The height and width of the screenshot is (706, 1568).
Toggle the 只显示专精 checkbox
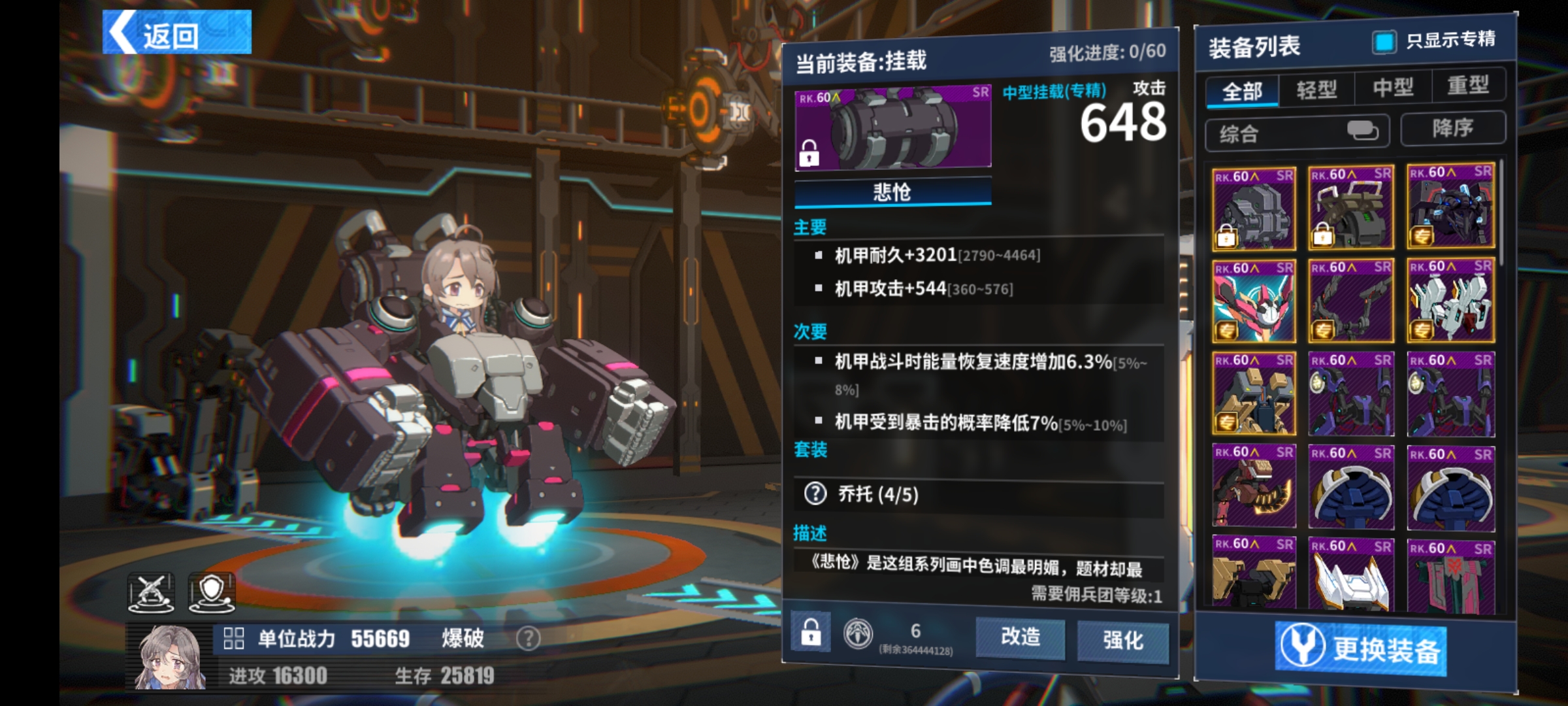(1383, 42)
